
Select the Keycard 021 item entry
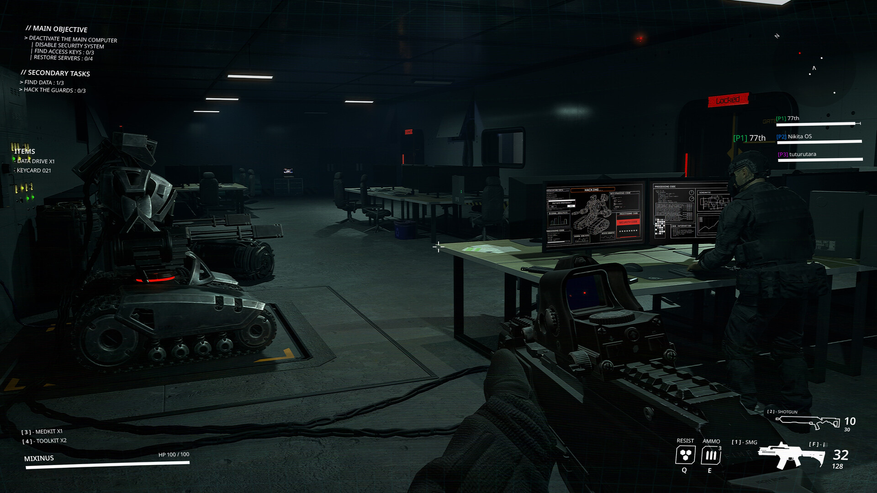coord(34,170)
